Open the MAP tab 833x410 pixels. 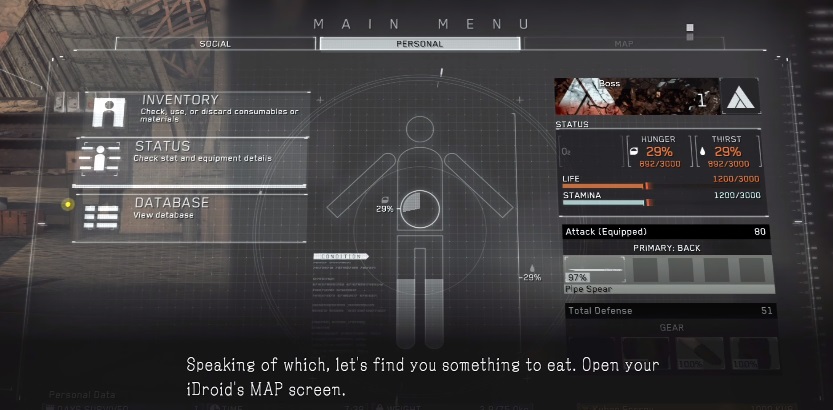(x=623, y=44)
